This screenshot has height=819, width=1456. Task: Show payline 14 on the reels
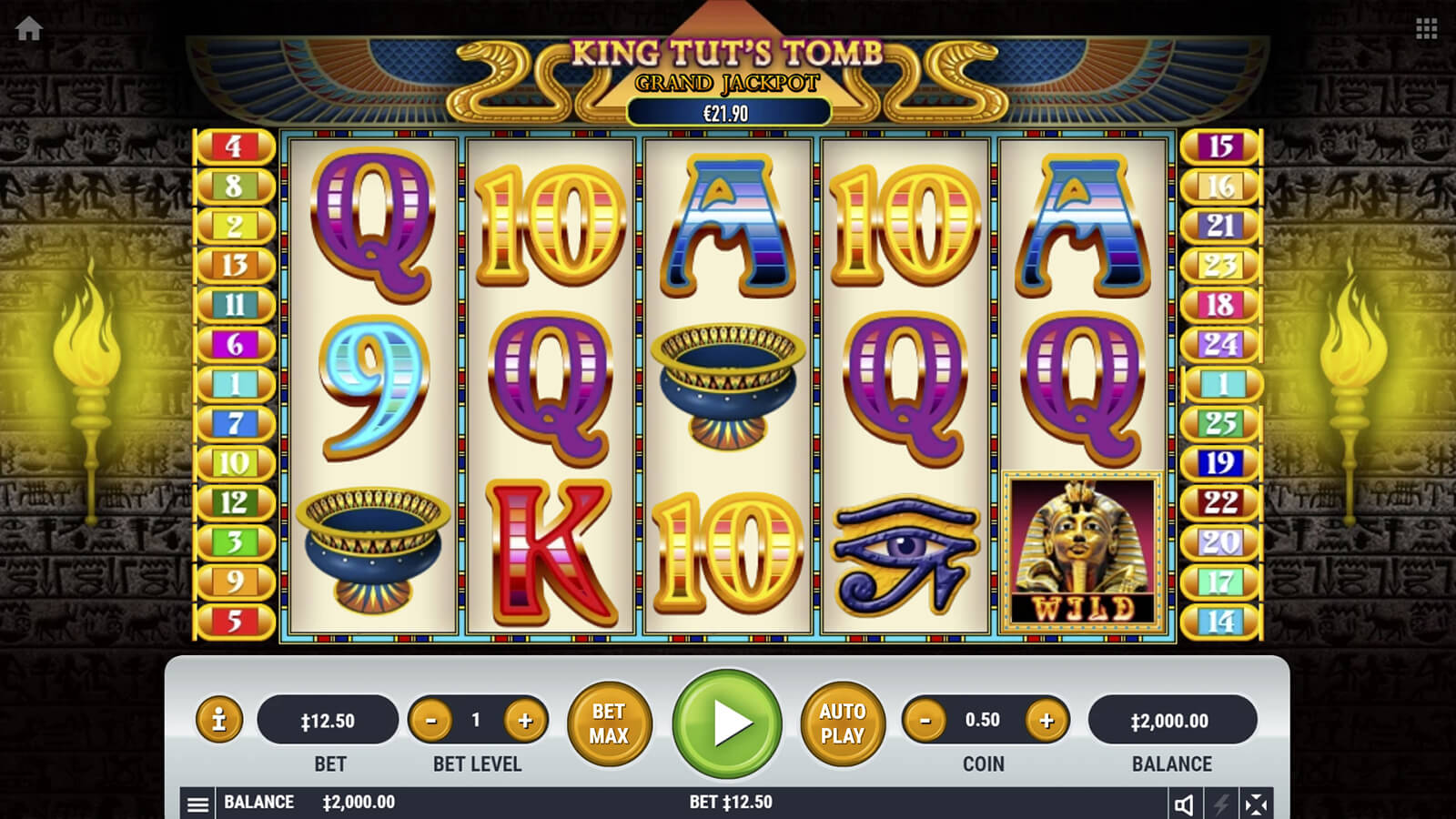pyautogui.click(x=1220, y=622)
